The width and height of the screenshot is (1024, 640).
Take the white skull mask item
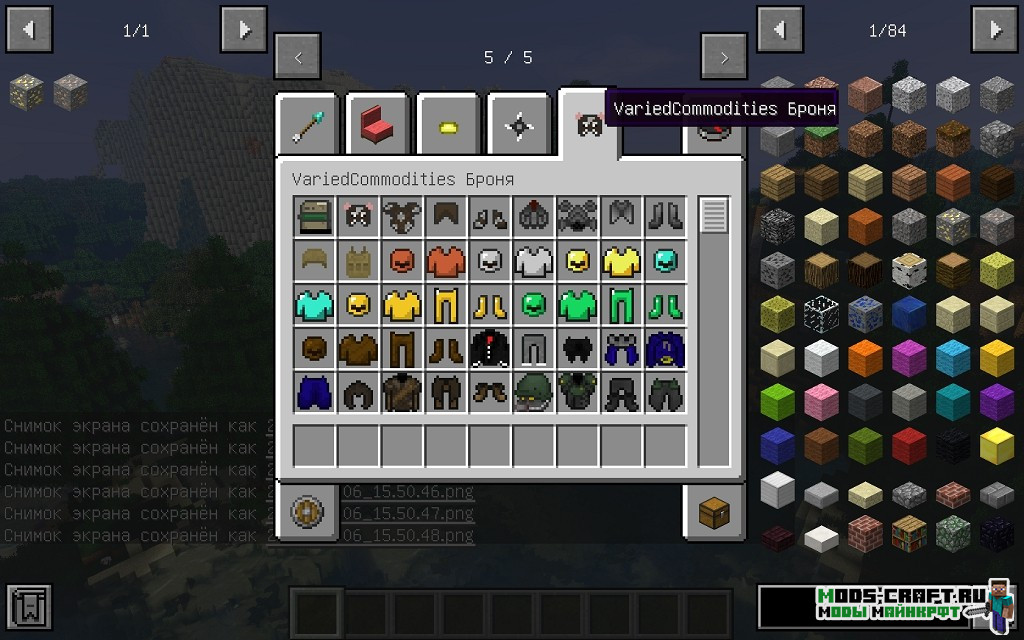pyautogui.click(x=489, y=261)
